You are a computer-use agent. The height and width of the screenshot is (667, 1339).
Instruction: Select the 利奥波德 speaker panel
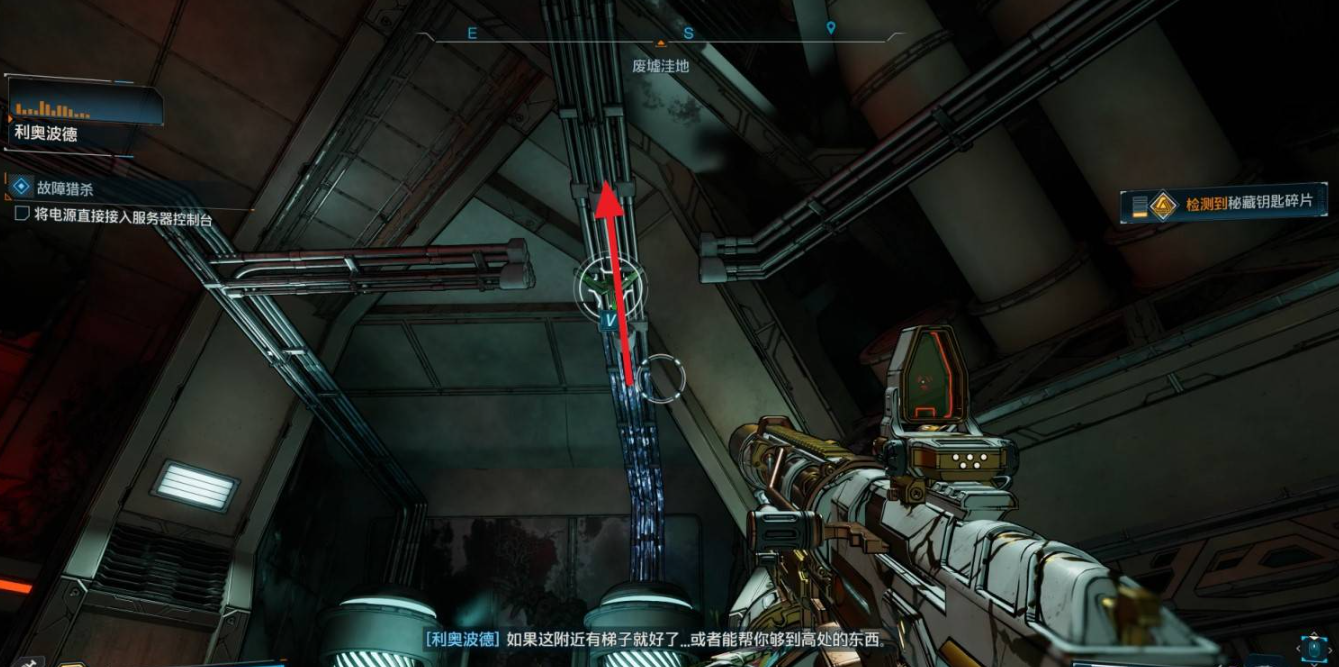[85, 118]
